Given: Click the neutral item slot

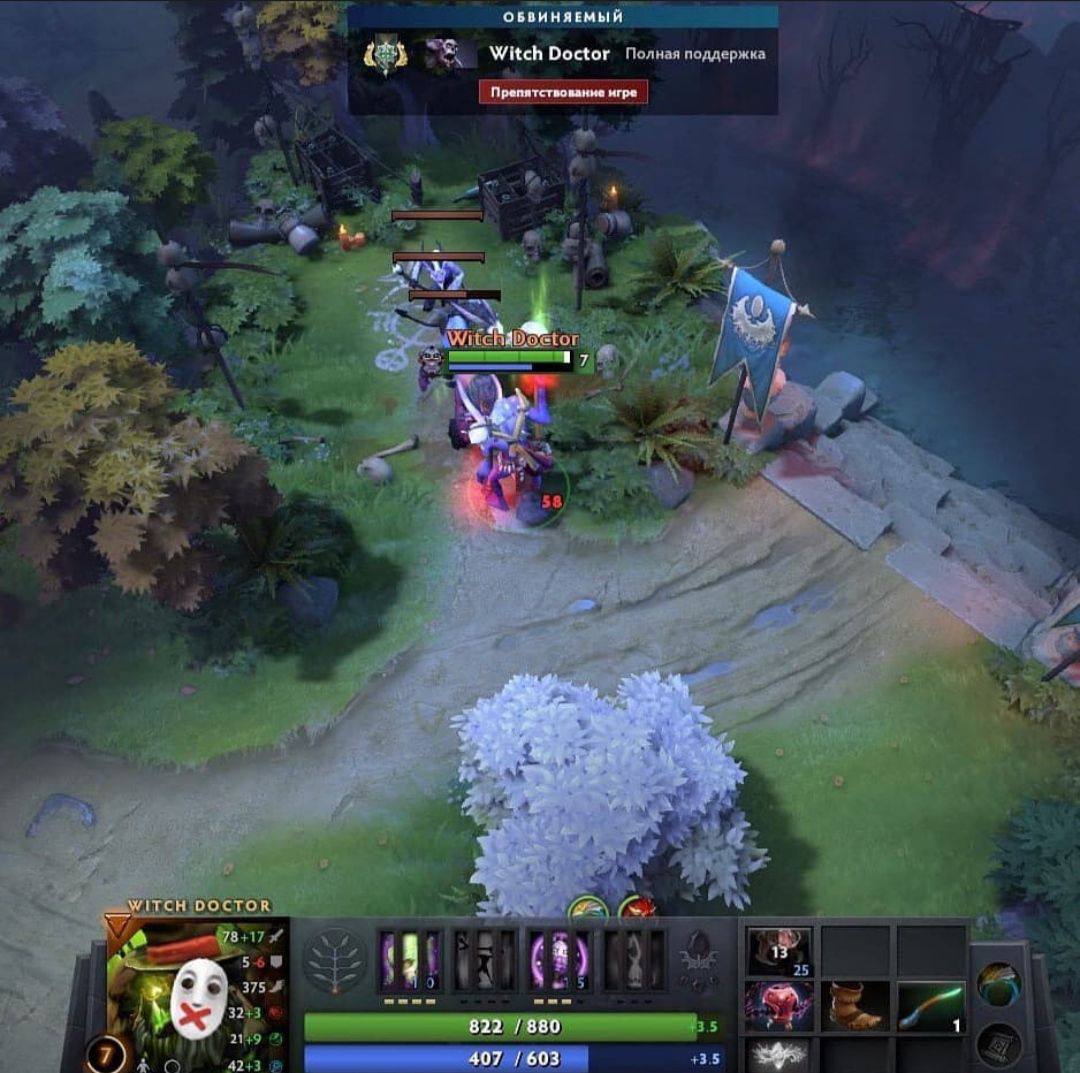Looking at the screenshot, I should tap(999, 984).
